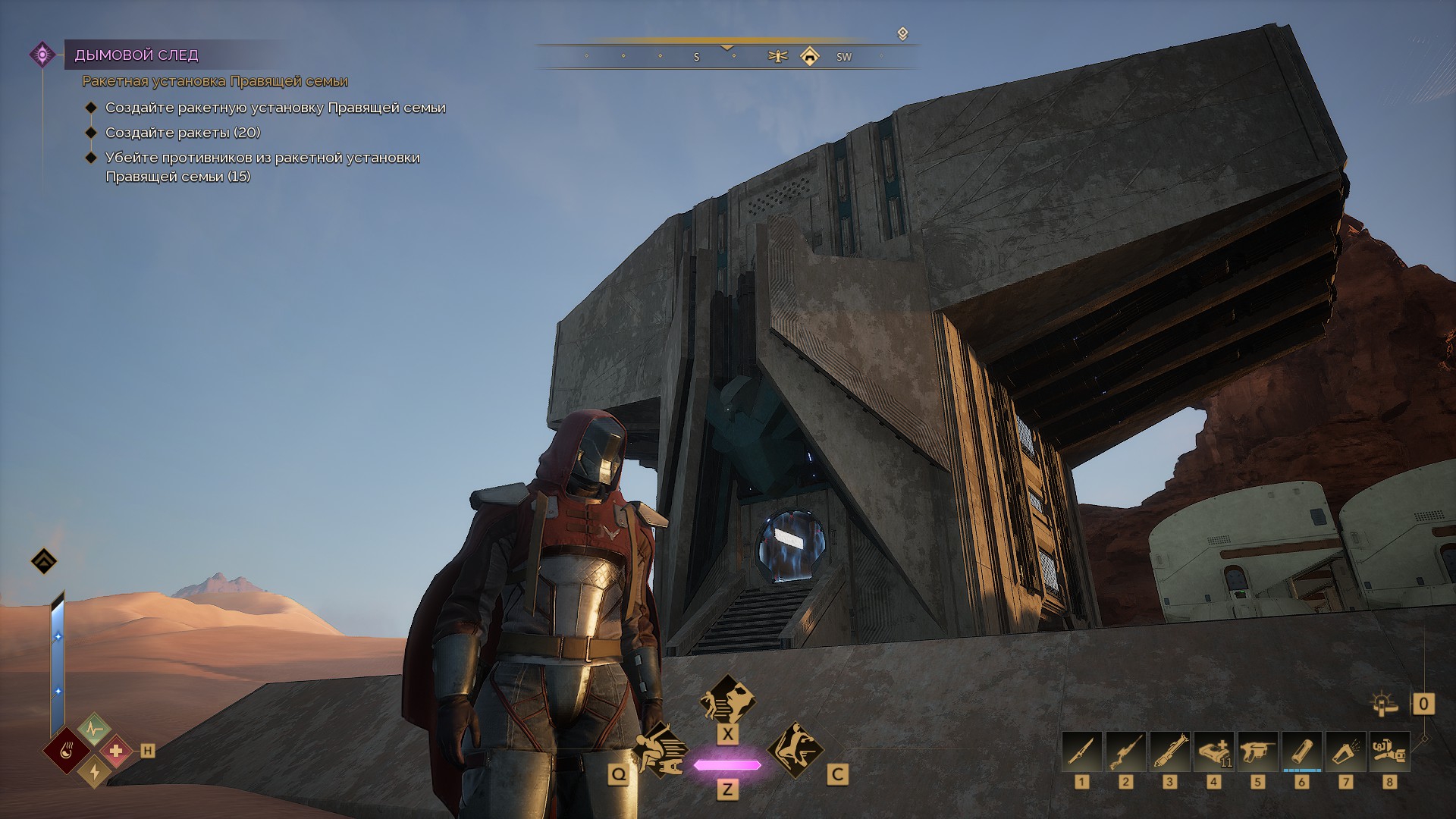The width and height of the screenshot is (1456, 819).
Task: Click the yellow lightning bolt stamina diamond
Action: [x=94, y=771]
